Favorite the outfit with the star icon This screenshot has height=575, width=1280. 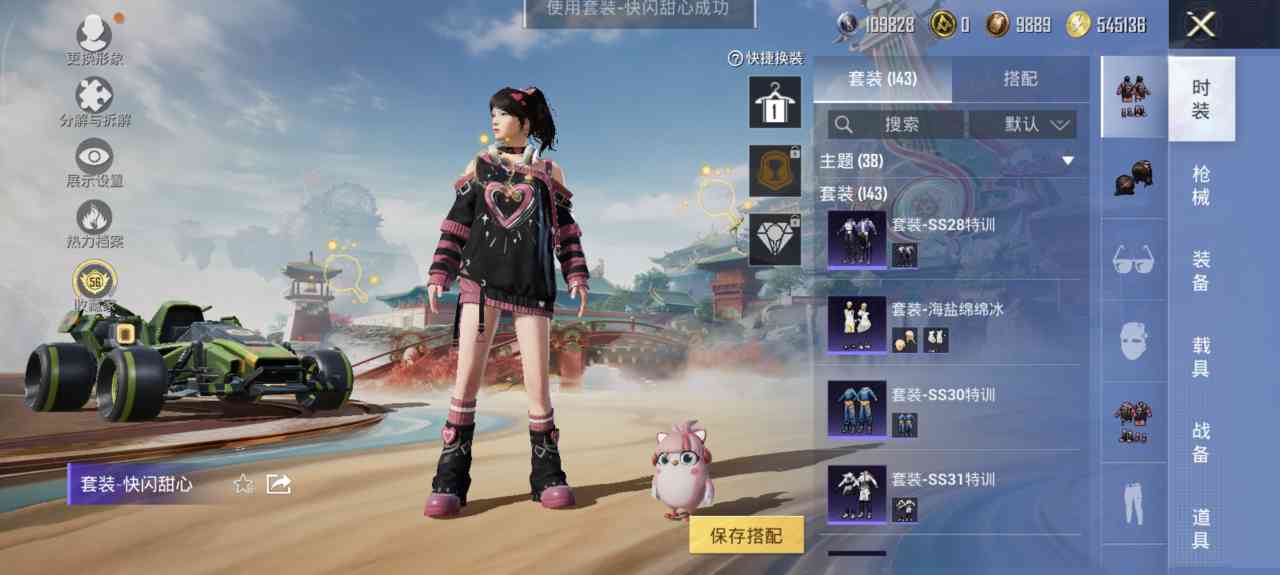pyautogui.click(x=243, y=485)
